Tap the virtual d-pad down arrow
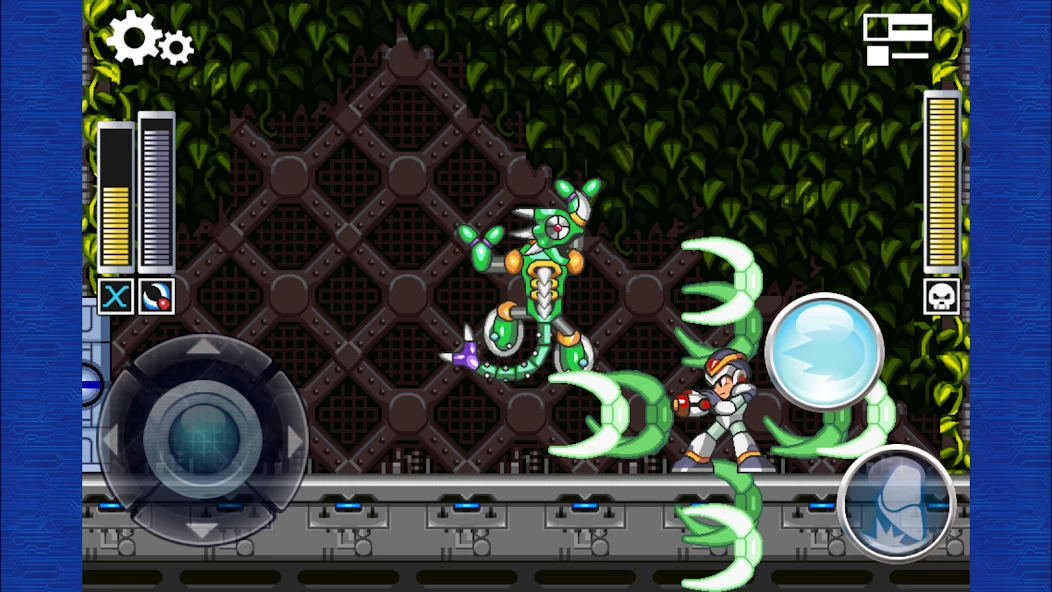This screenshot has width=1052, height=592. point(203,529)
